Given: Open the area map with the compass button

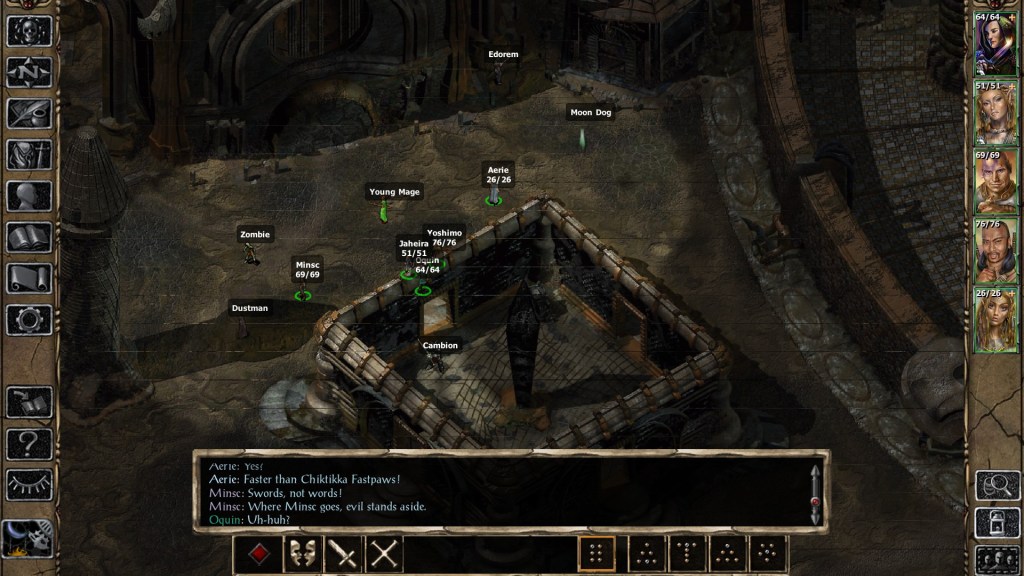Looking at the screenshot, I should tap(29, 72).
